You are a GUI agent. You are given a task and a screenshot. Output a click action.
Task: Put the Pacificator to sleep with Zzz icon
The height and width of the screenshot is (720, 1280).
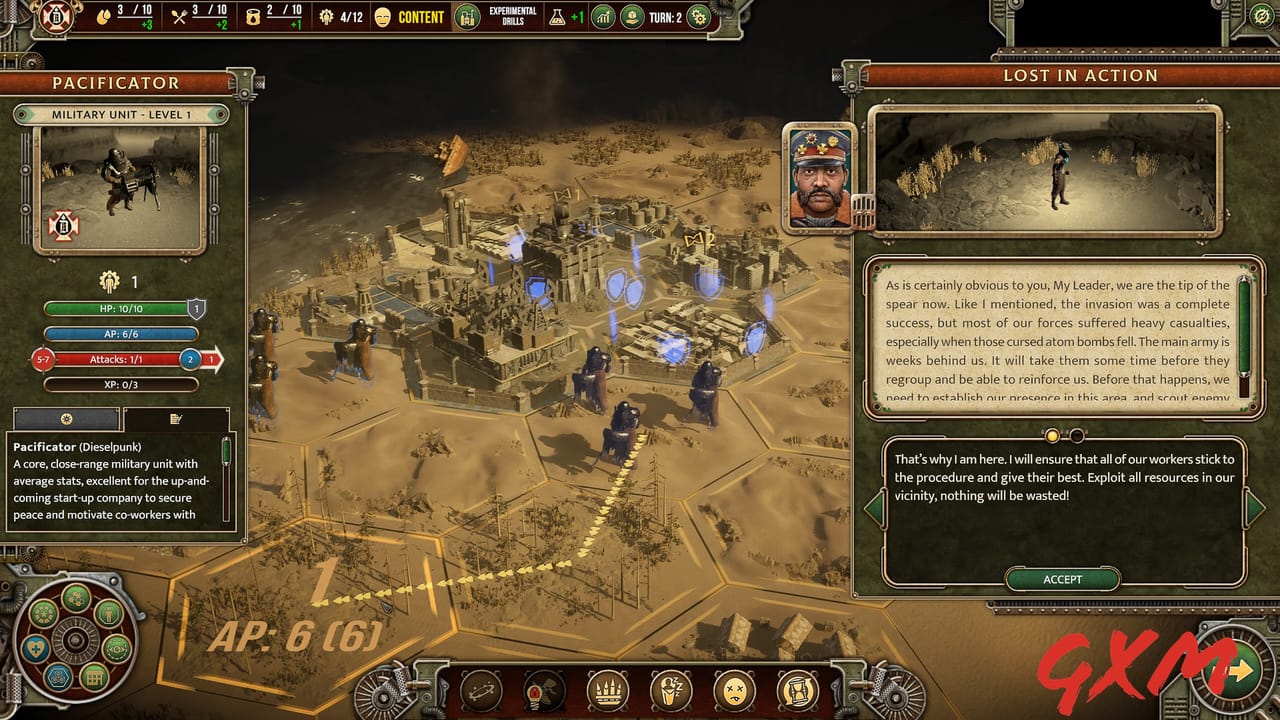click(x=669, y=690)
